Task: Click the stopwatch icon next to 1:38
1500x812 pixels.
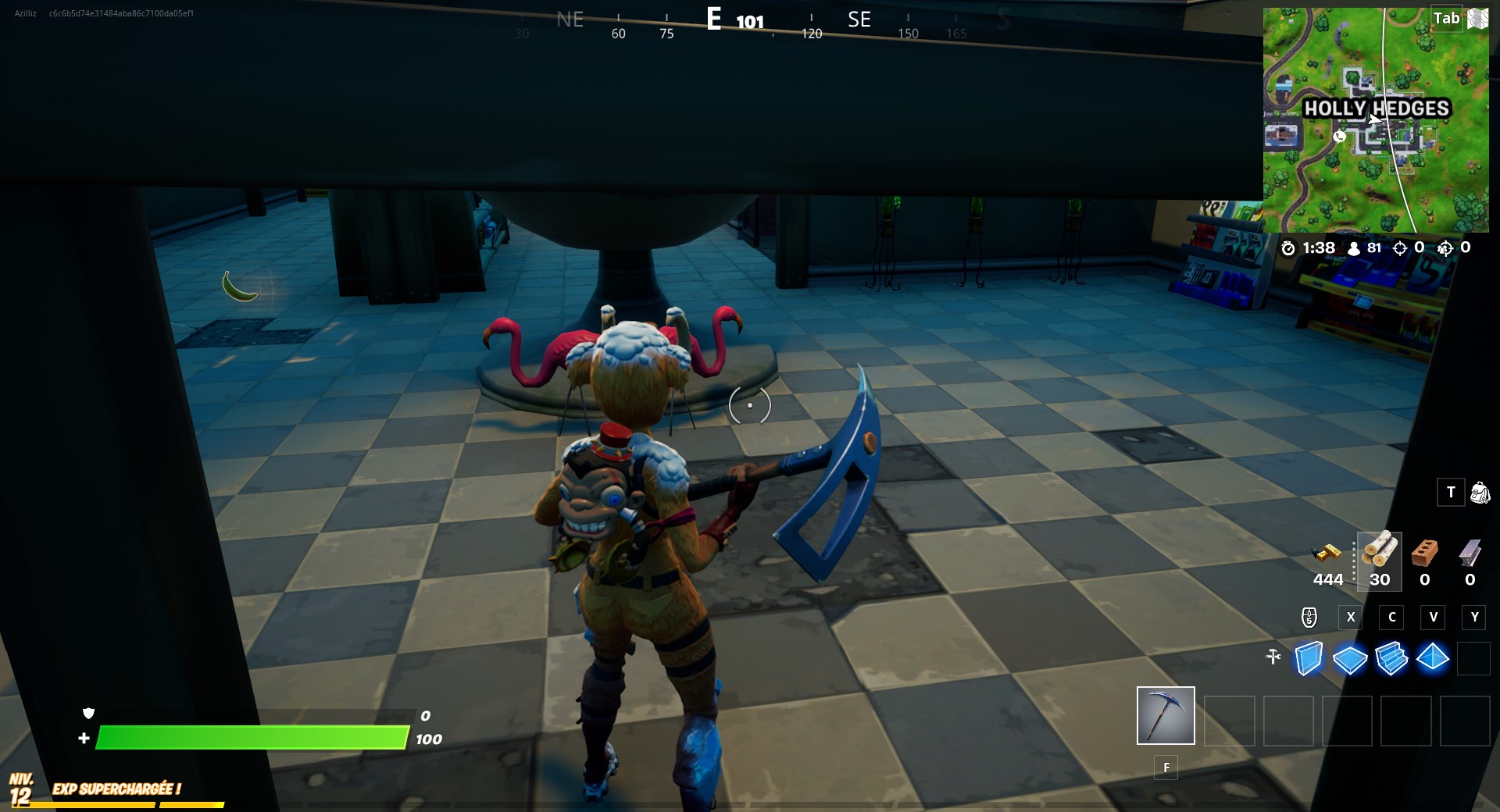Action: [x=1290, y=249]
